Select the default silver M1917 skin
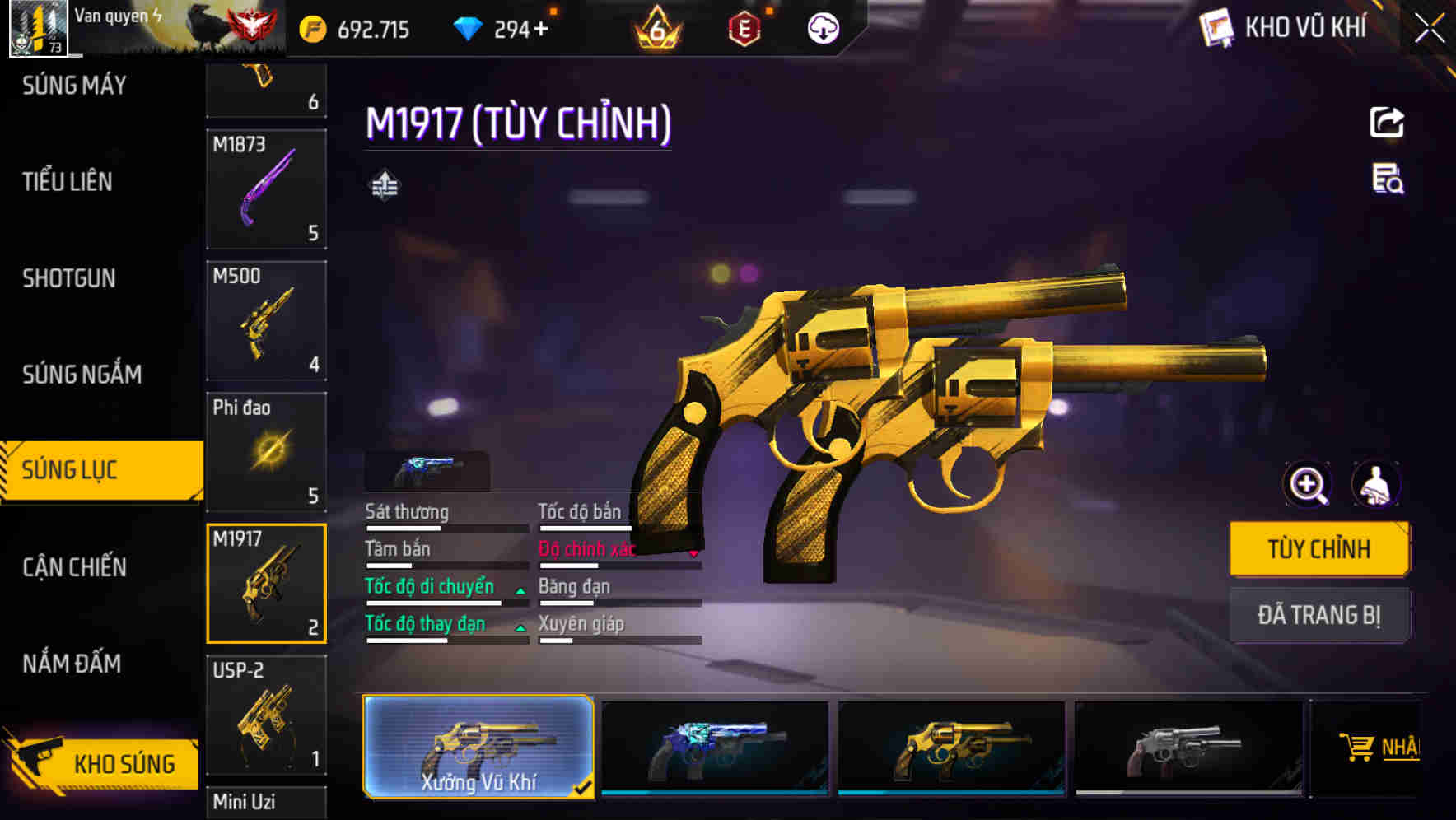1456x820 pixels. tap(1186, 745)
